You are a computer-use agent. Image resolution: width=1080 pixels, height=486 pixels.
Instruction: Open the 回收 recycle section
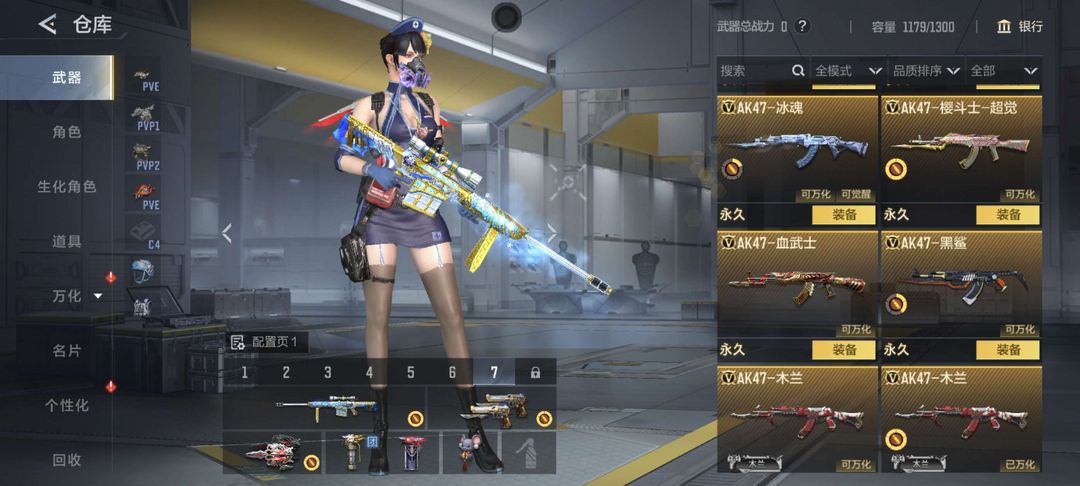tap(66, 460)
